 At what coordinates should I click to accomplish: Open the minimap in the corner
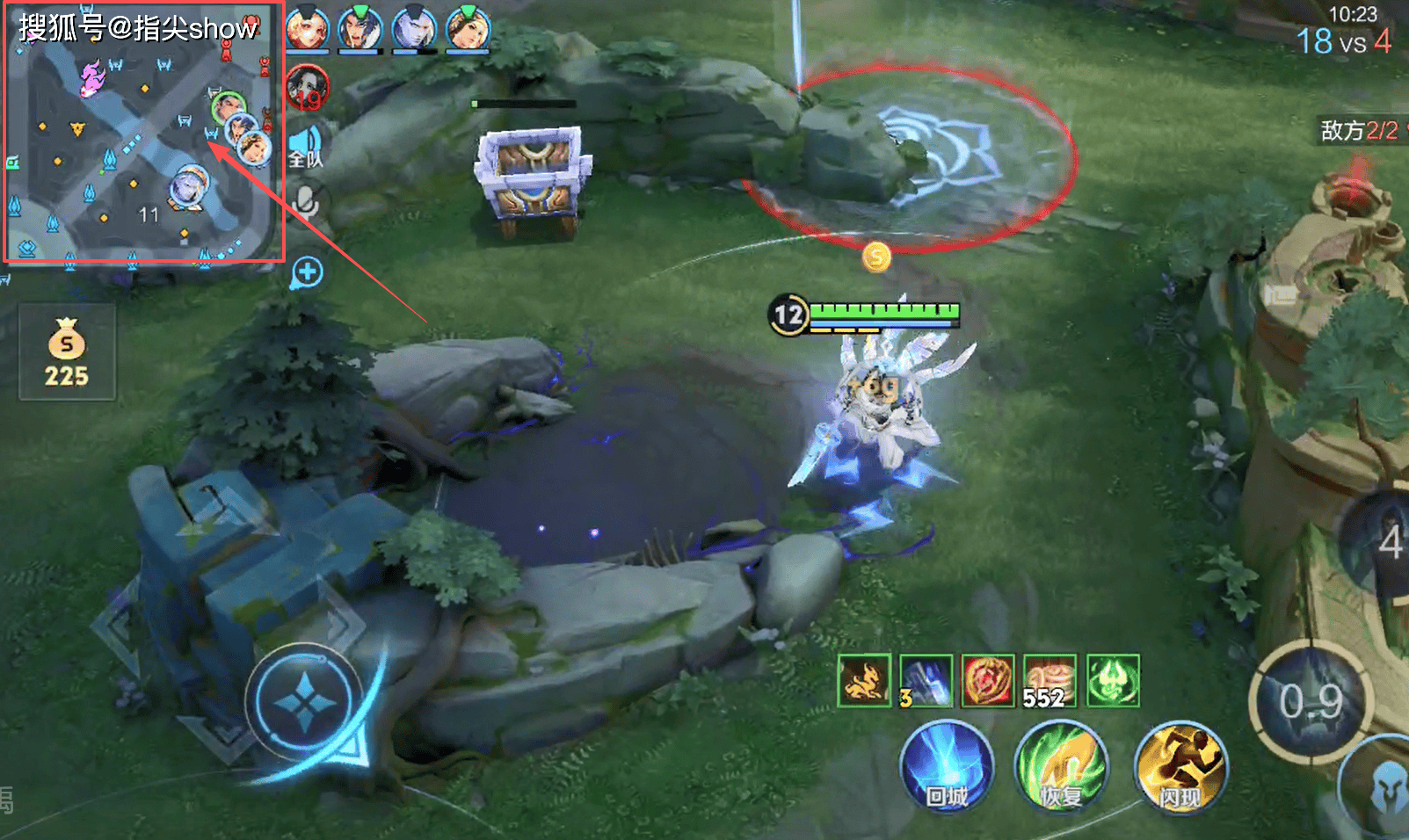(x=144, y=132)
